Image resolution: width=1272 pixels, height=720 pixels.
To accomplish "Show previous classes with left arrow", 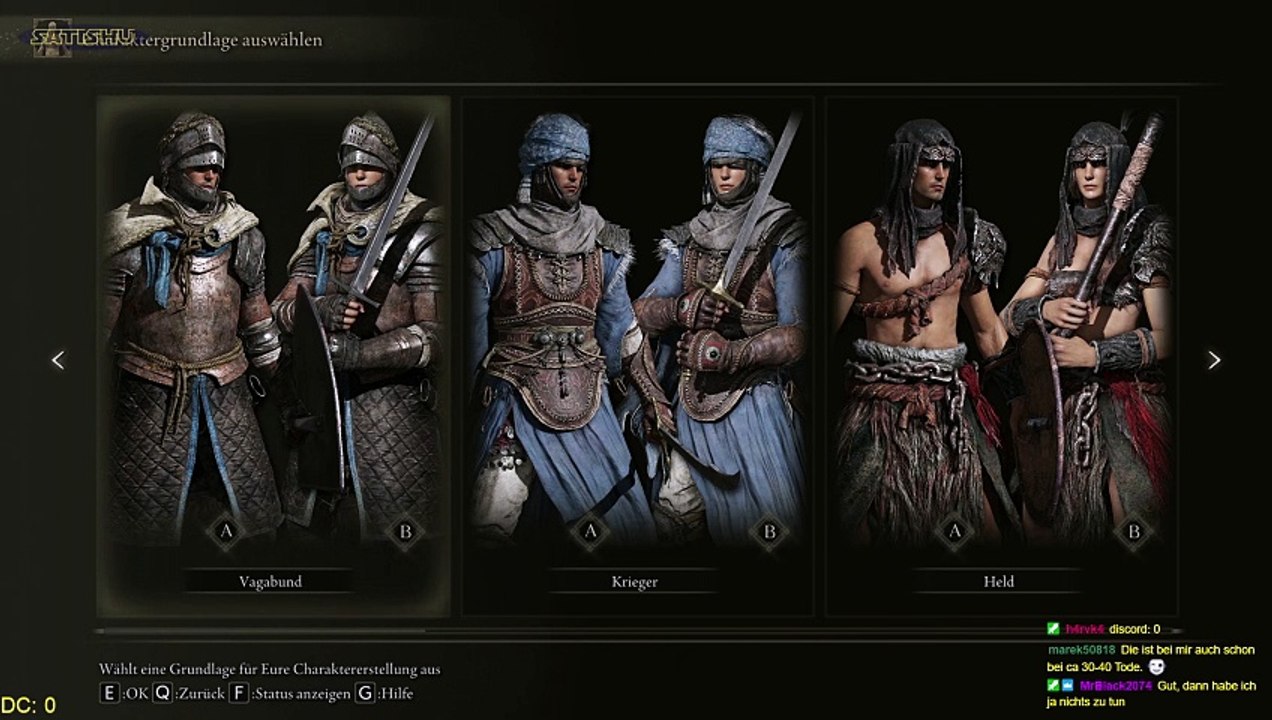I will tap(58, 360).
